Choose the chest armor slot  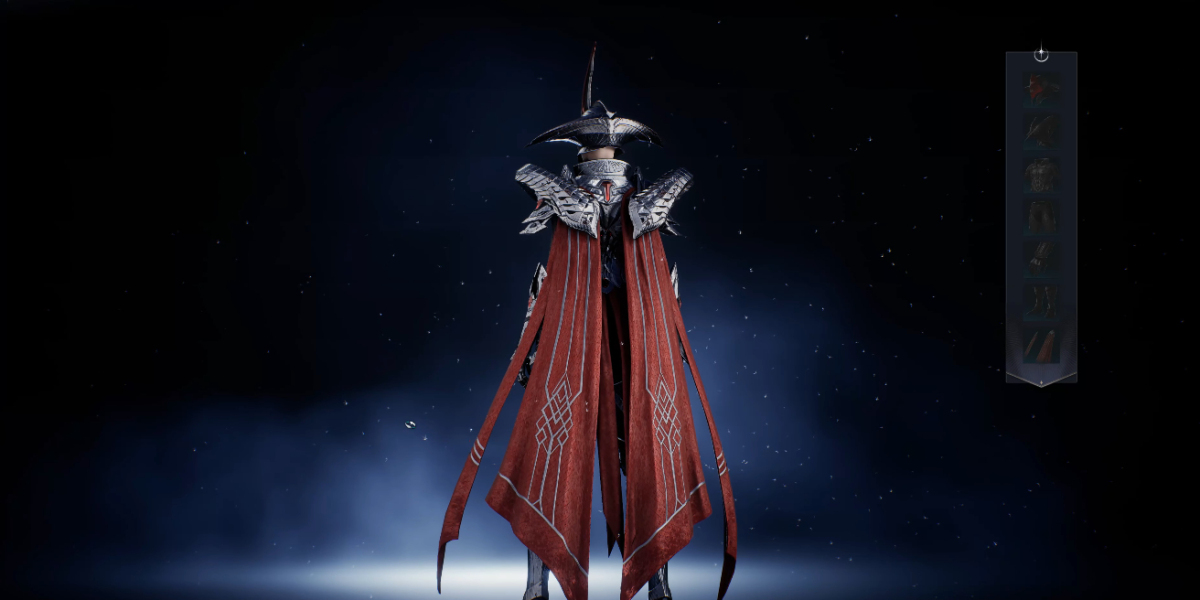click(1041, 173)
